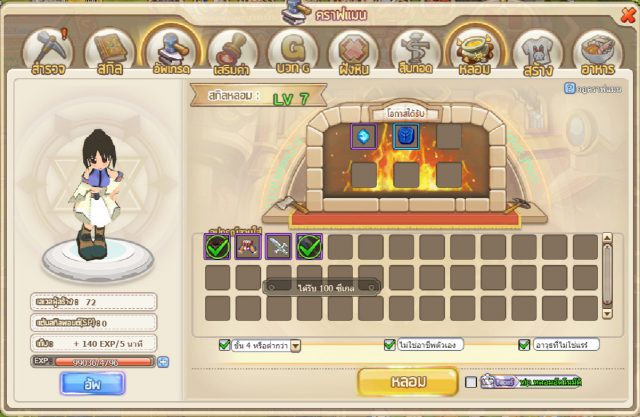The height and width of the screenshot is (417, 640).
Task: Click the blue arrow beside the EXP bar
Action: click(x=163, y=361)
